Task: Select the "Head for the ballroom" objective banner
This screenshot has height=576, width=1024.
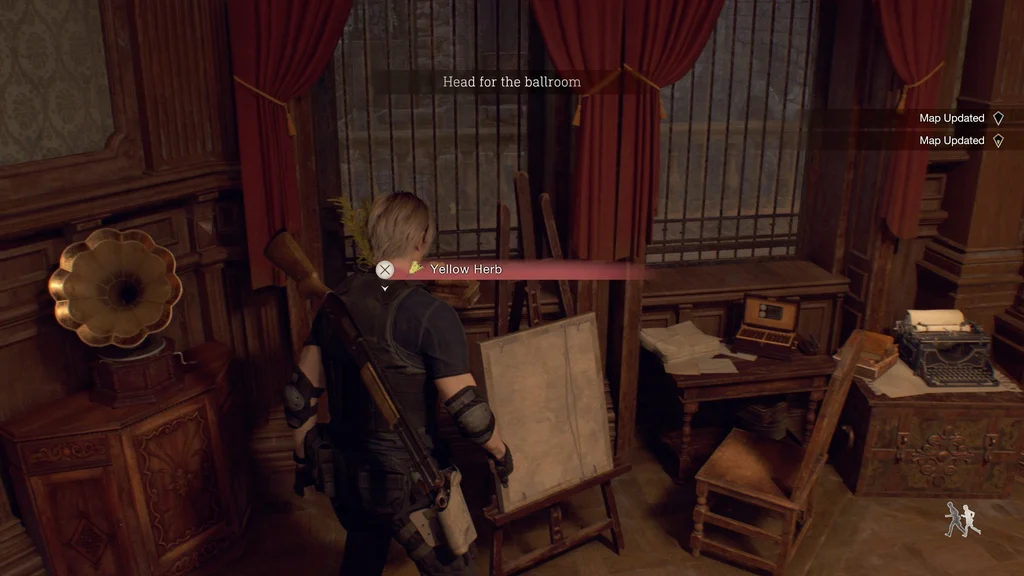Action: click(511, 82)
